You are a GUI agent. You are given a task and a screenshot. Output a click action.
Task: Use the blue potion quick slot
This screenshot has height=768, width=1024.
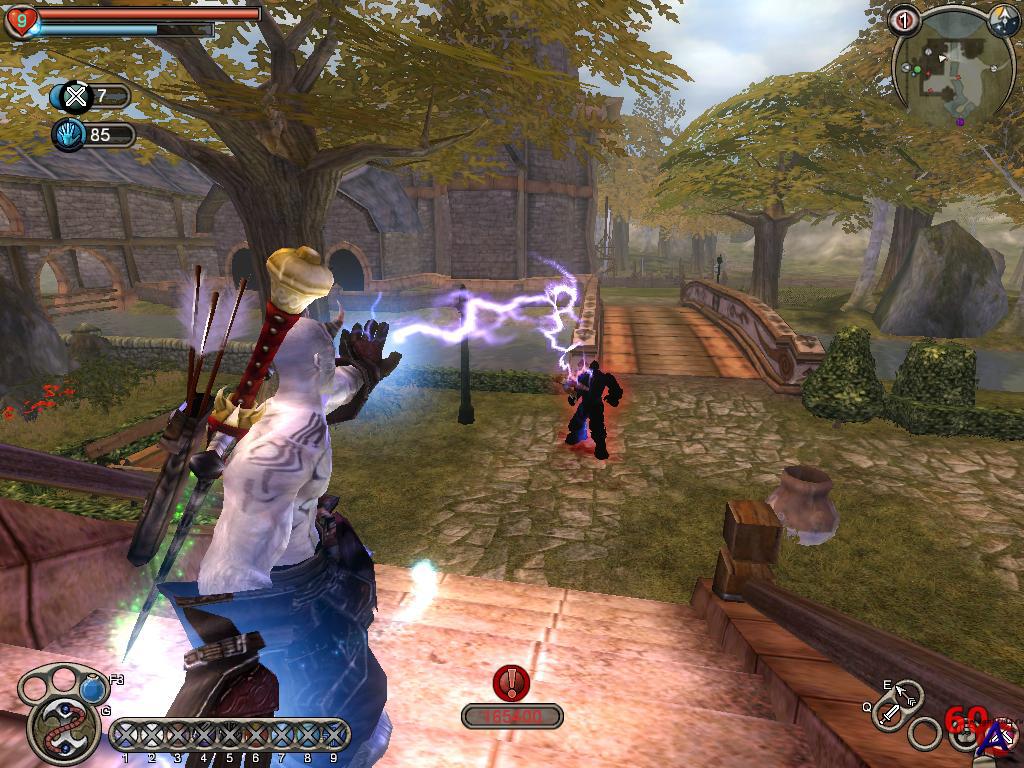(93, 688)
